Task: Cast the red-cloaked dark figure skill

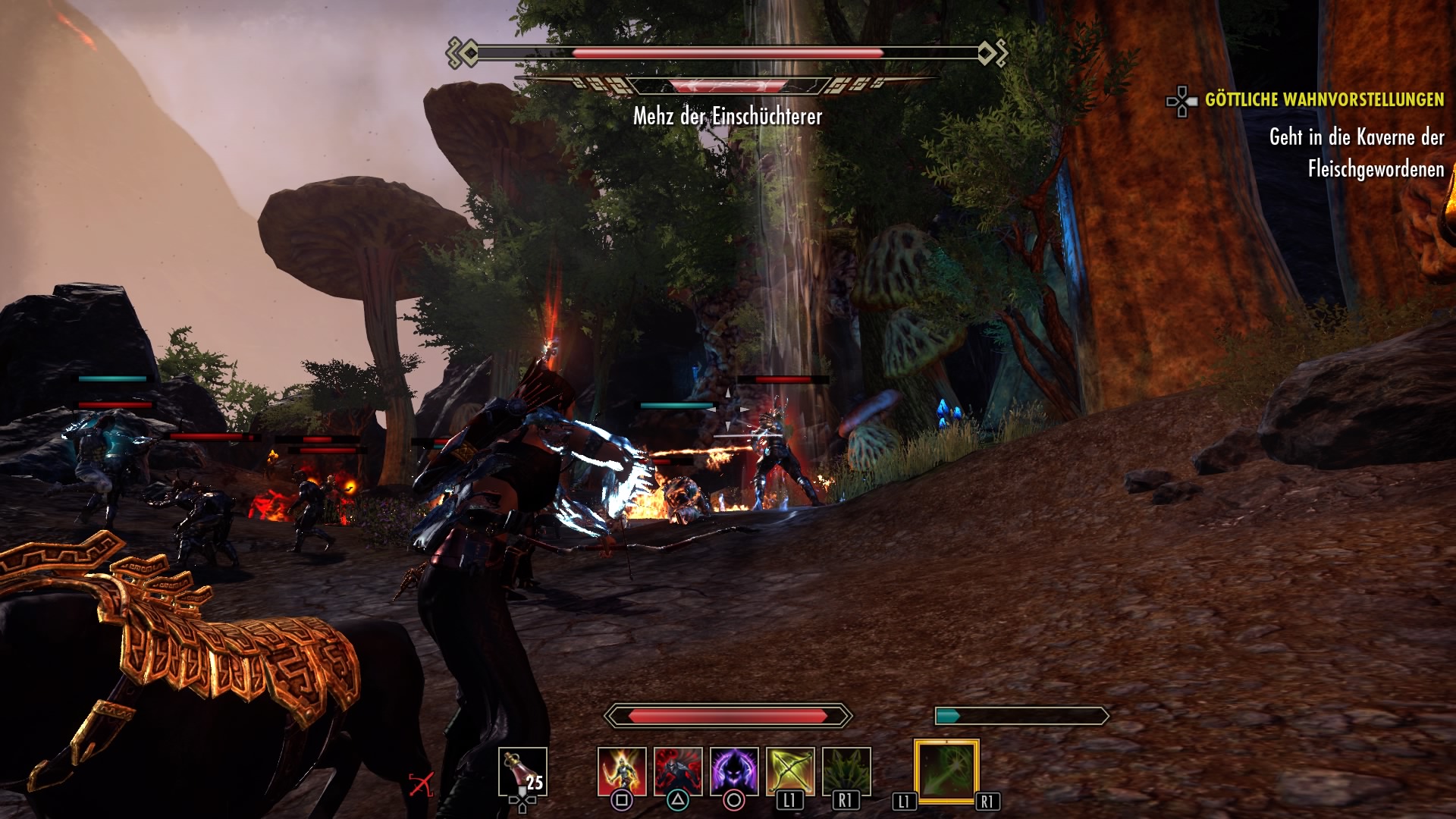Action: (678, 771)
